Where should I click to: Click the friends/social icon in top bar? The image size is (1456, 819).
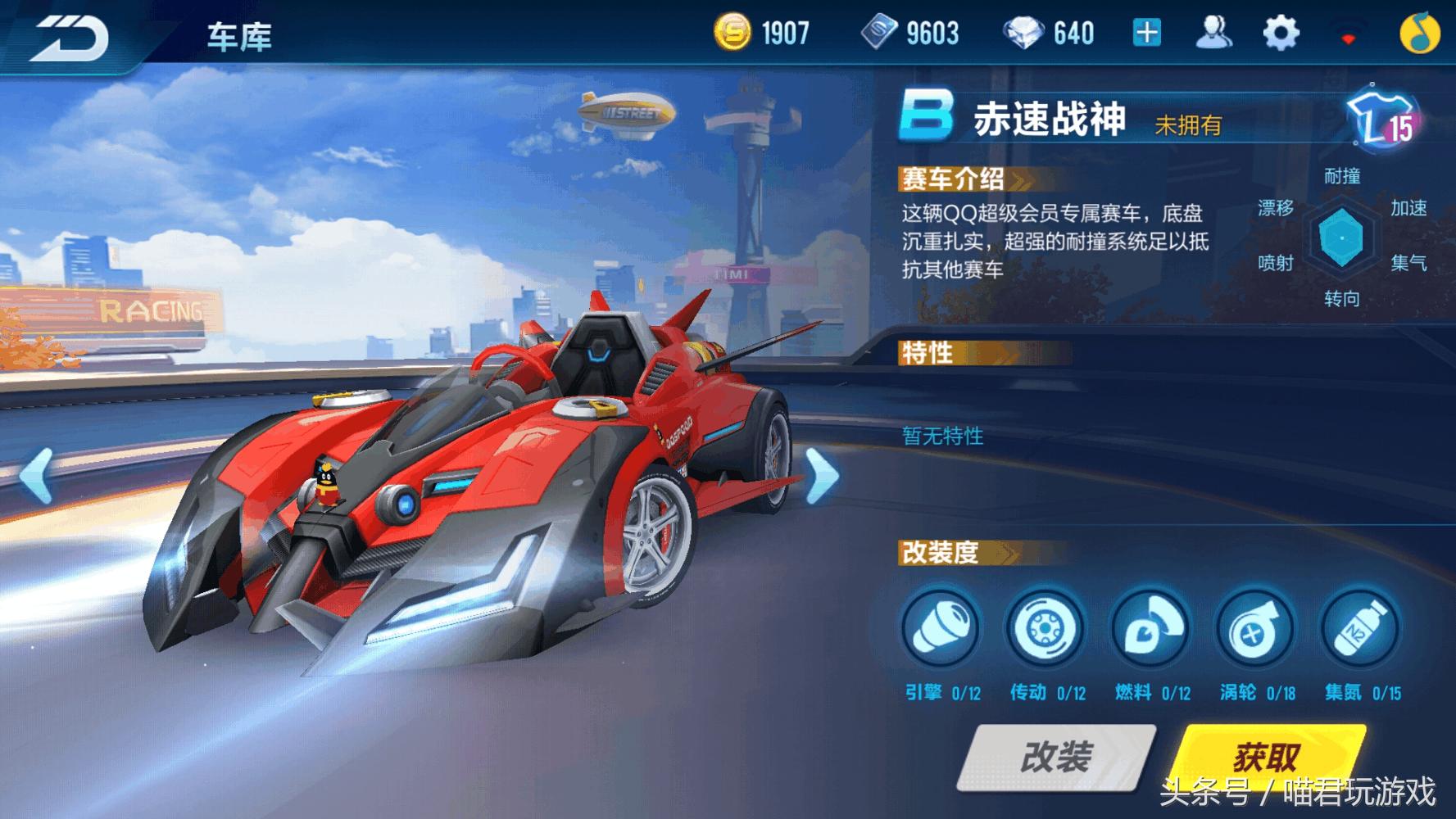(x=1216, y=31)
